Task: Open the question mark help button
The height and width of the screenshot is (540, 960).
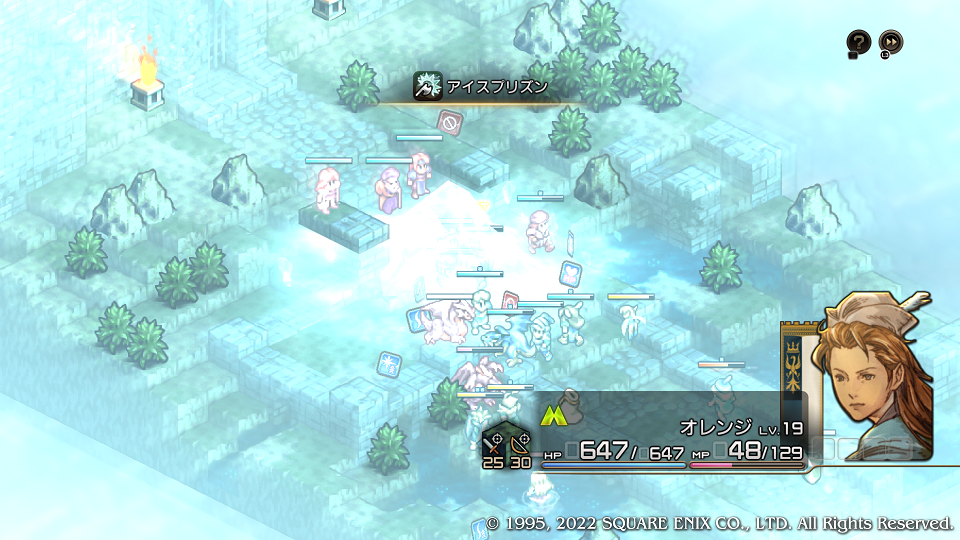Action: 858,42
